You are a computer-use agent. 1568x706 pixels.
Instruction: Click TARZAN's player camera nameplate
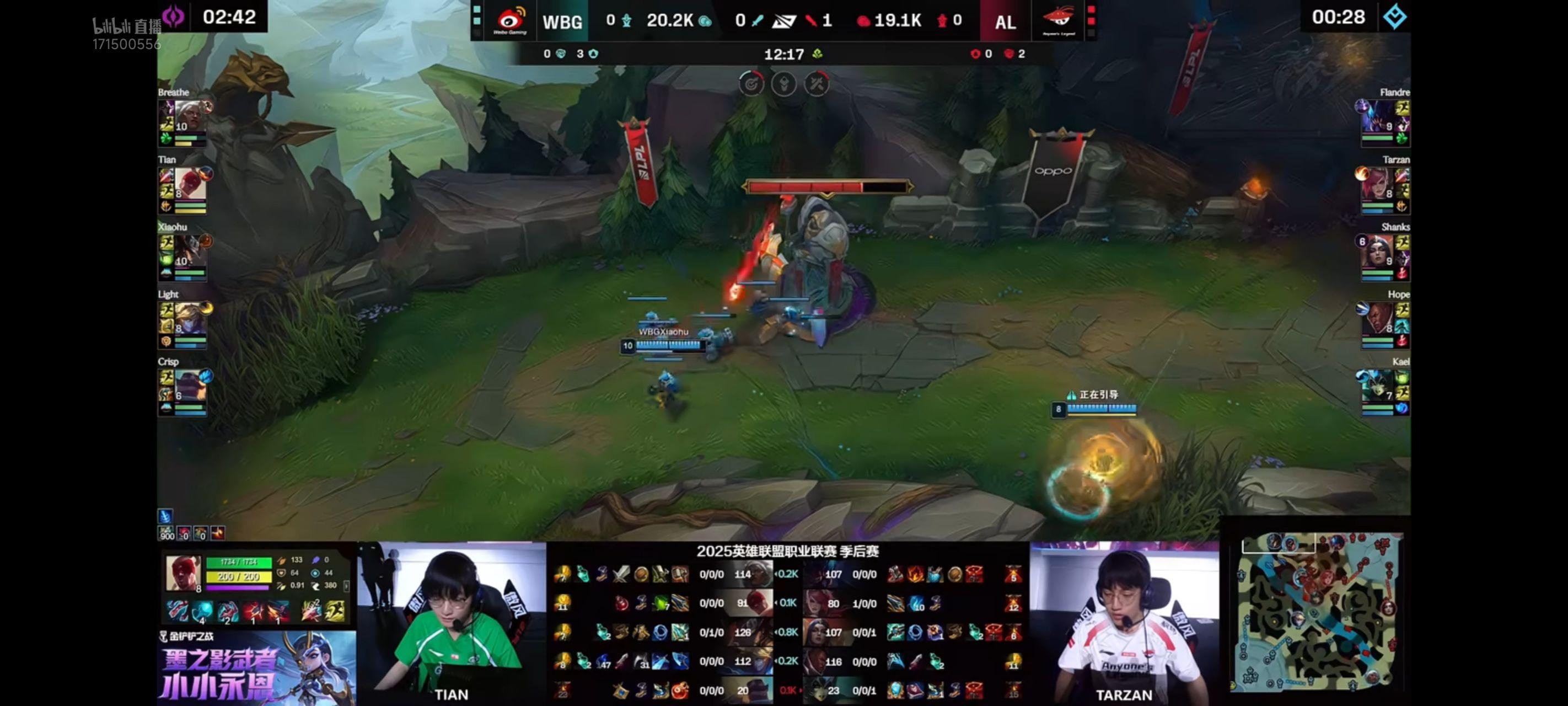1125,695
